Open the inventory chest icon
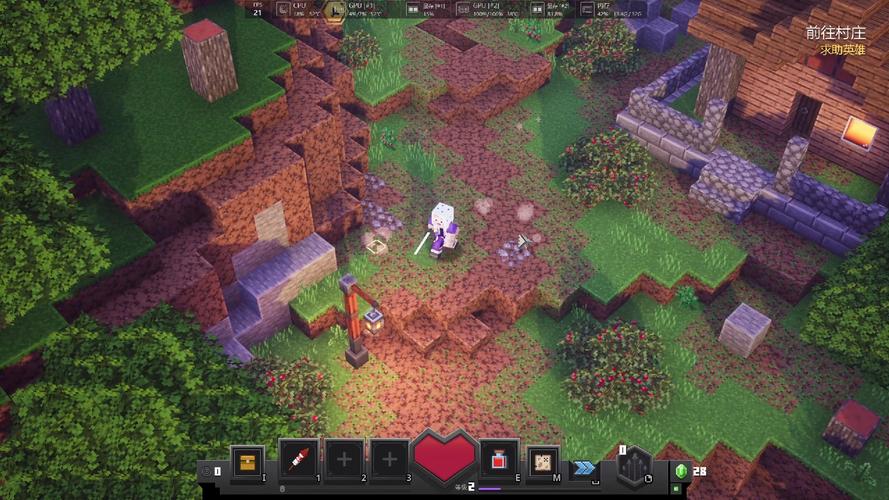Viewport: 889px width, 500px height. (x=247, y=461)
